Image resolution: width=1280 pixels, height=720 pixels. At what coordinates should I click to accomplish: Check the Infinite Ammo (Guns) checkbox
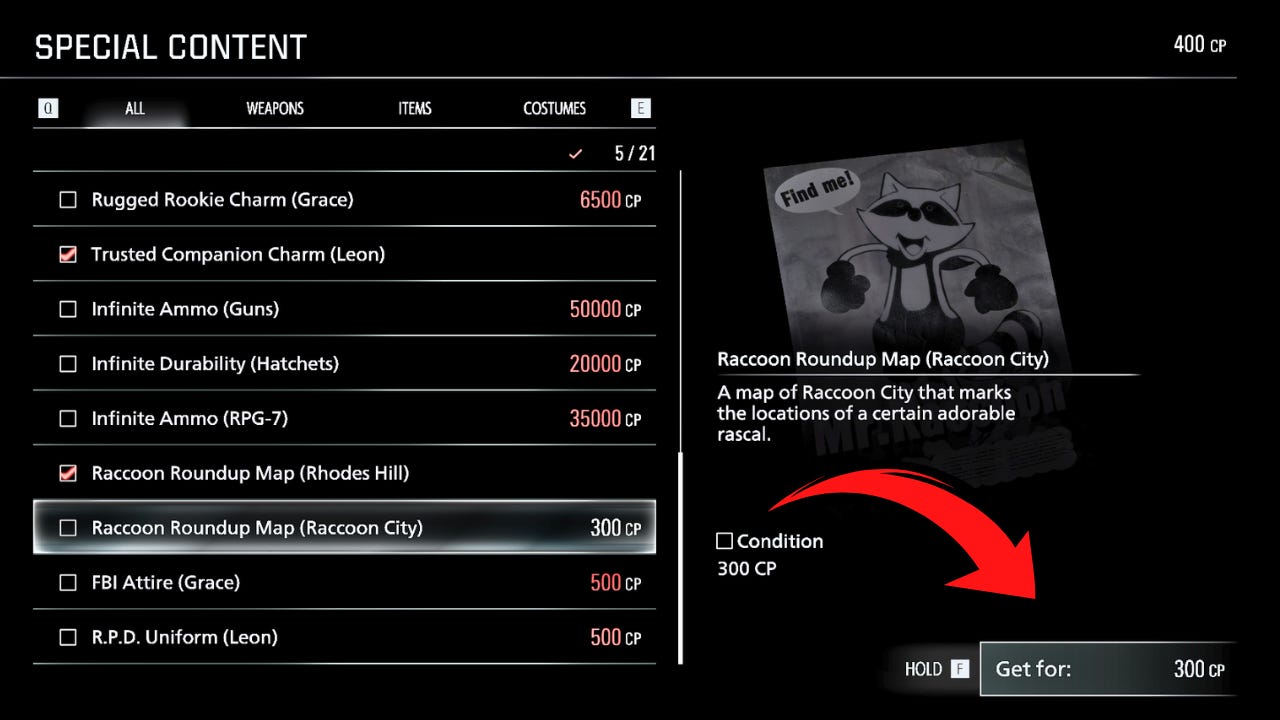click(x=67, y=309)
